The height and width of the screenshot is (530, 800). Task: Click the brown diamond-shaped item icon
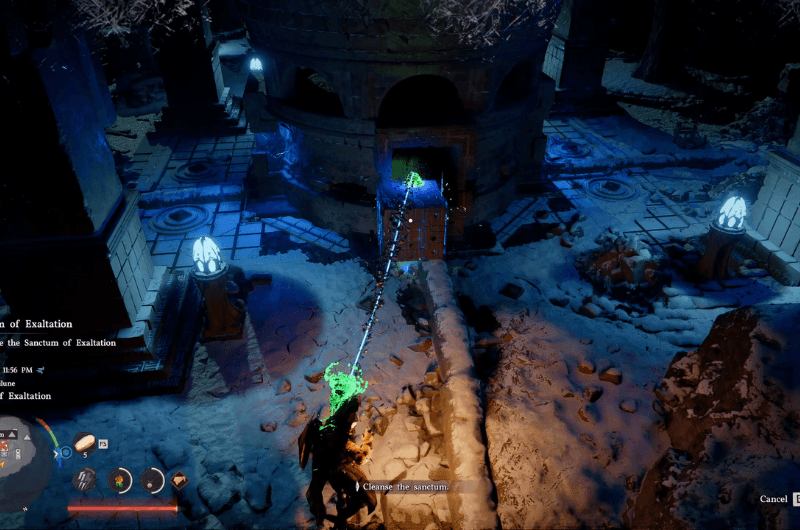tap(180, 480)
